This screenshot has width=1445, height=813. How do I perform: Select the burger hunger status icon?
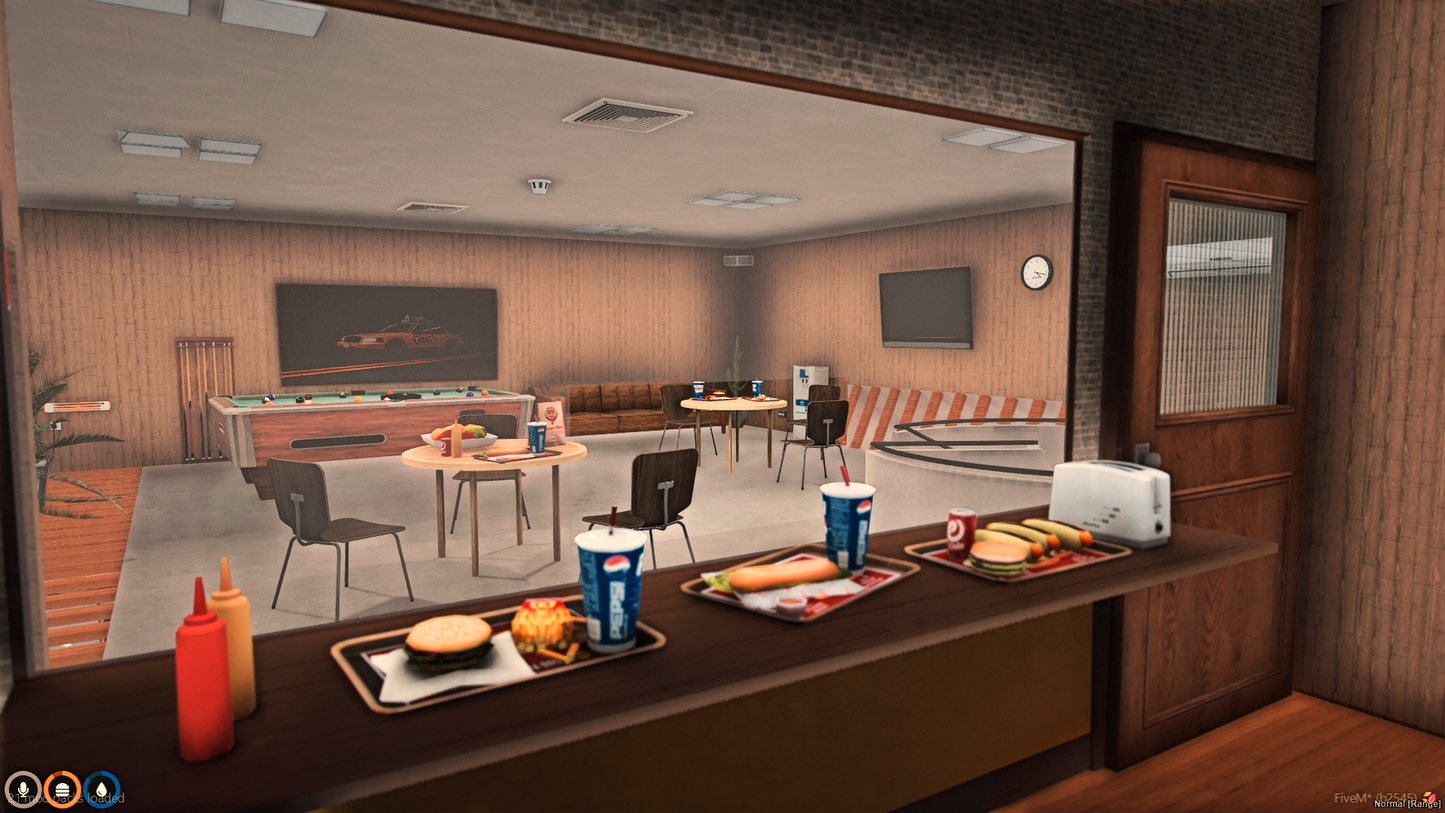[x=62, y=790]
